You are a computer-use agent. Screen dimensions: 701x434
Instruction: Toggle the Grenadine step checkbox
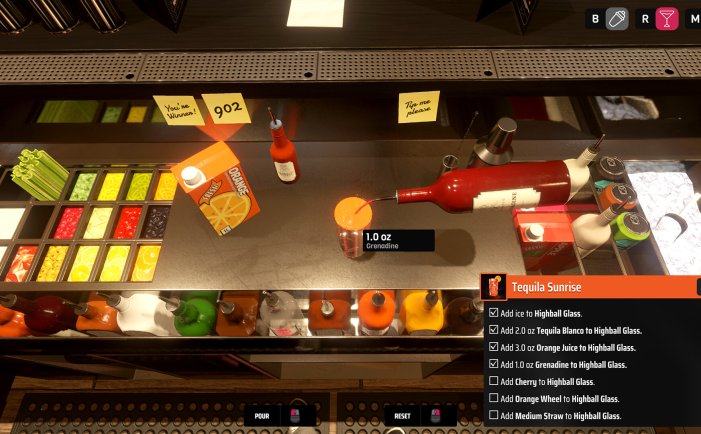[493, 364]
